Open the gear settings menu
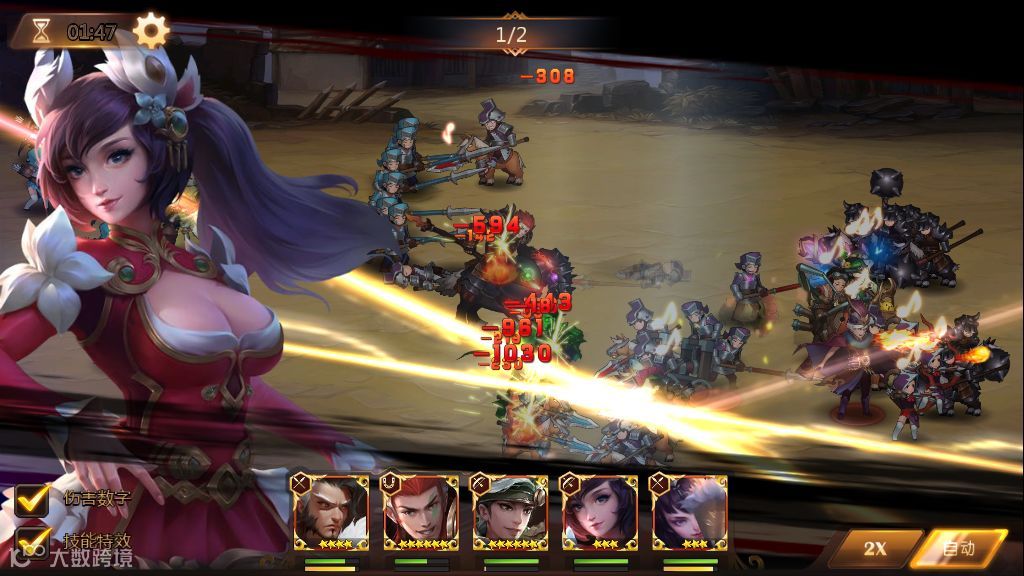 click(x=151, y=30)
